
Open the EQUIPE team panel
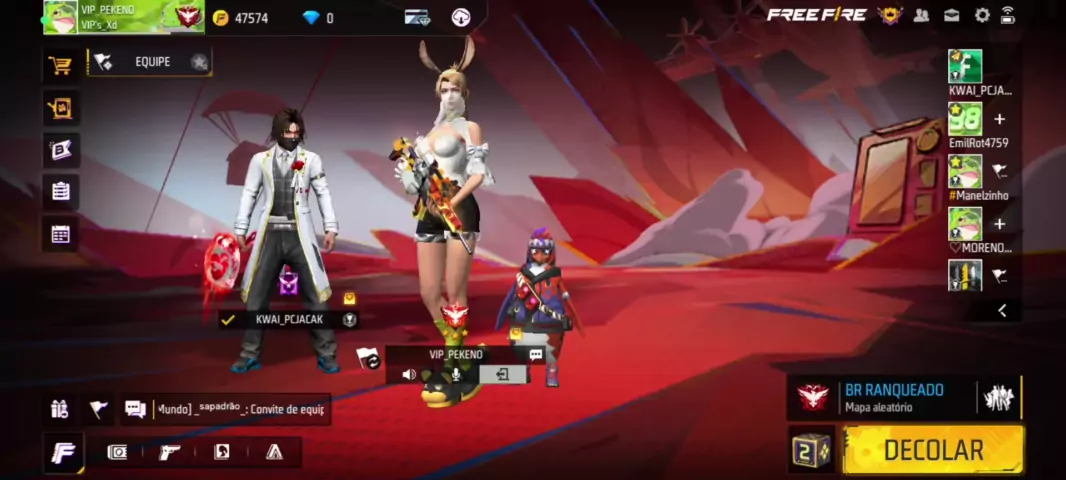[x=152, y=62]
